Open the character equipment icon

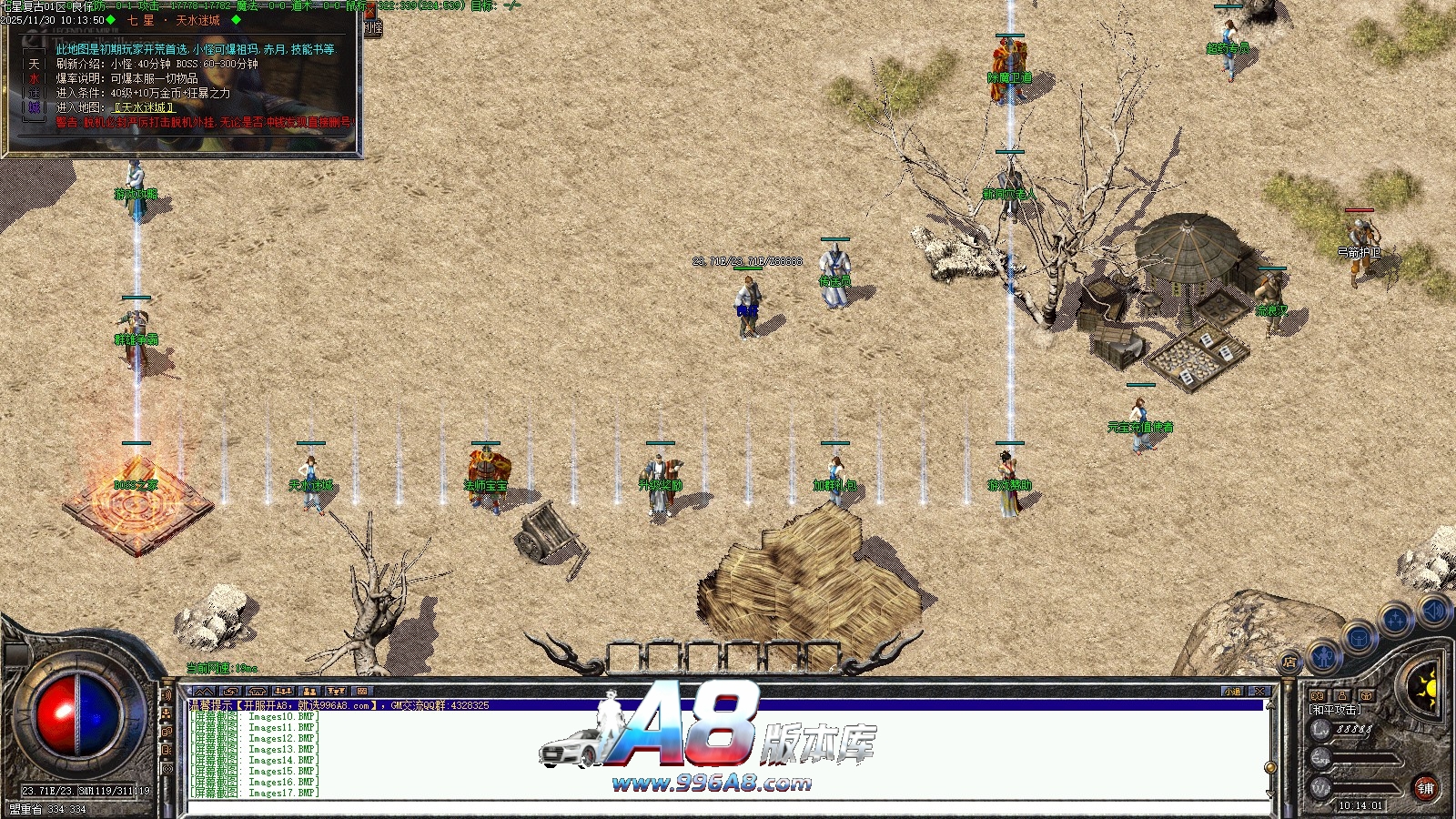click(x=1325, y=655)
